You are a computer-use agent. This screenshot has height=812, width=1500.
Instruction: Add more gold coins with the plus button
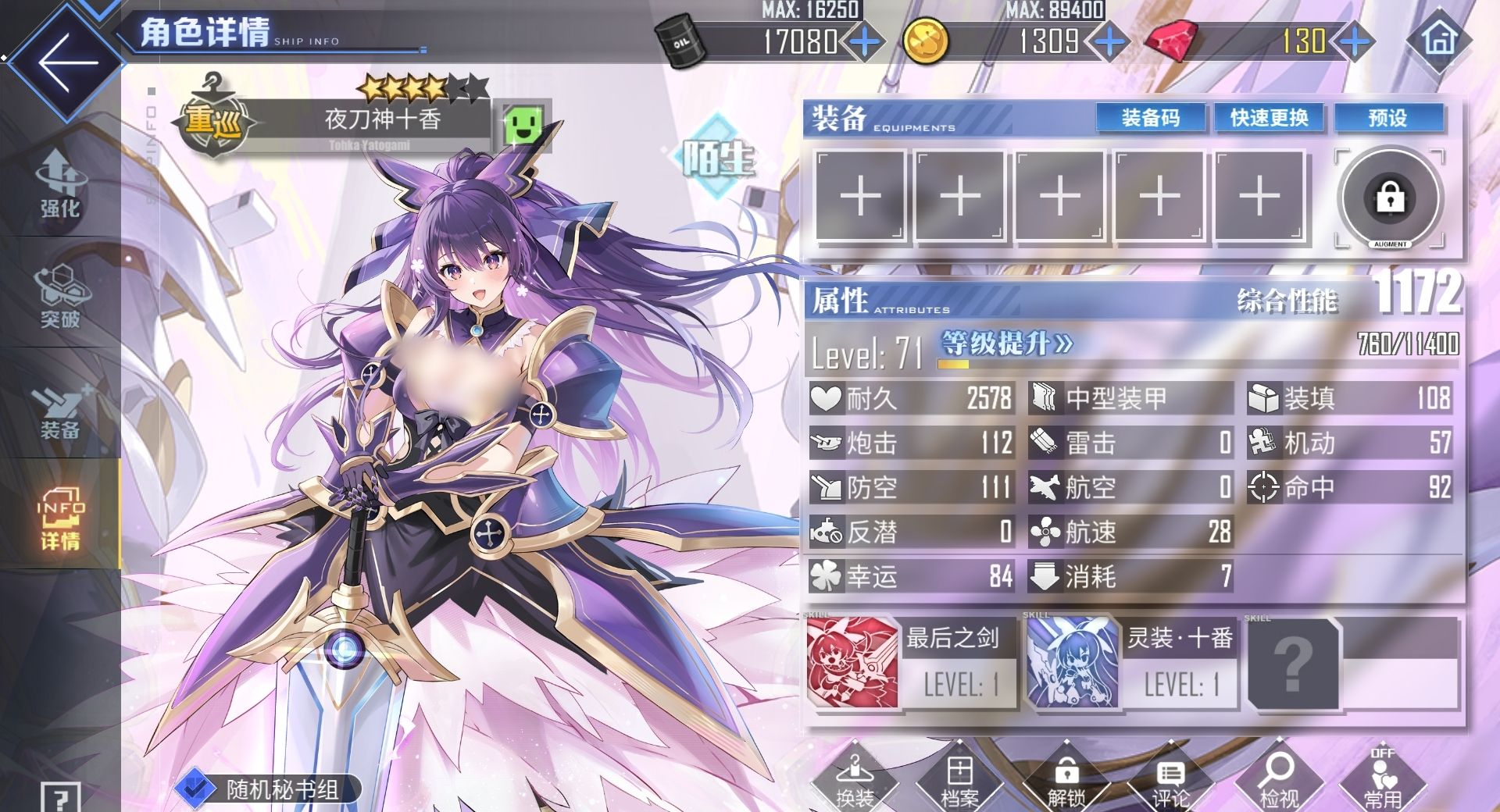(x=1109, y=41)
